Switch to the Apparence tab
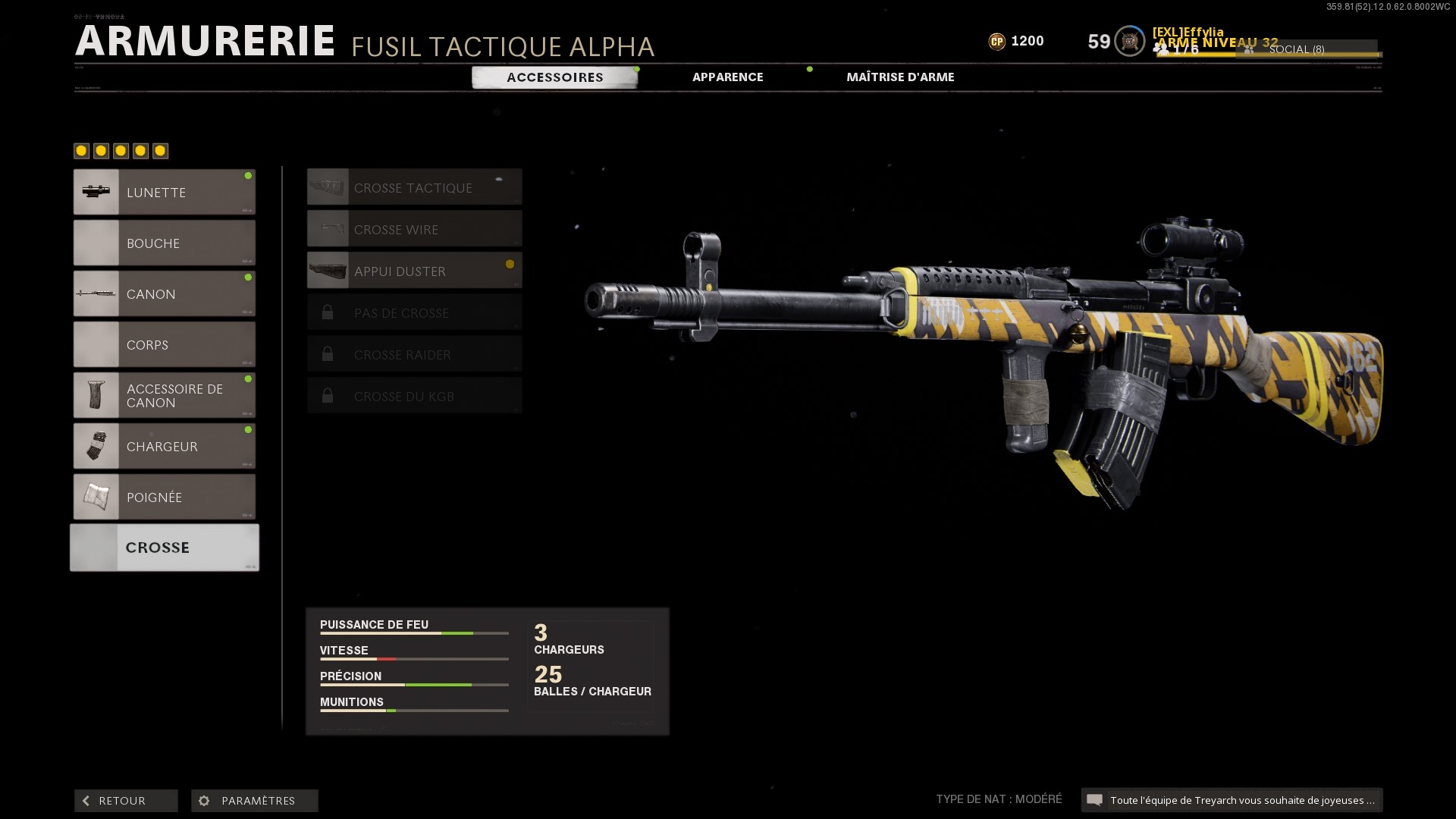The width and height of the screenshot is (1456, 819). tap(727, 77)
